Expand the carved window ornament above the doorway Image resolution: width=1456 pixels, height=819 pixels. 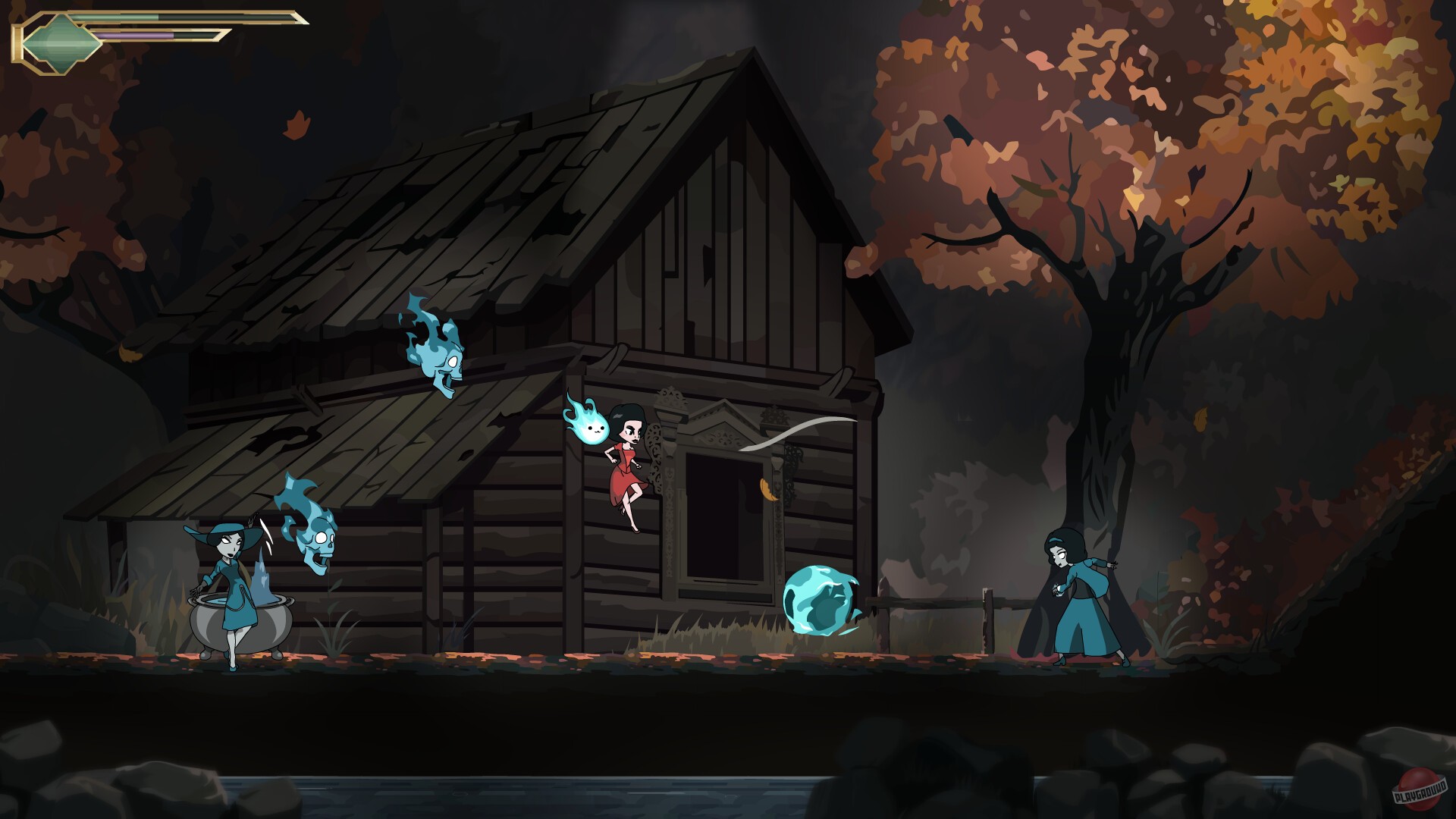(724, 432)
